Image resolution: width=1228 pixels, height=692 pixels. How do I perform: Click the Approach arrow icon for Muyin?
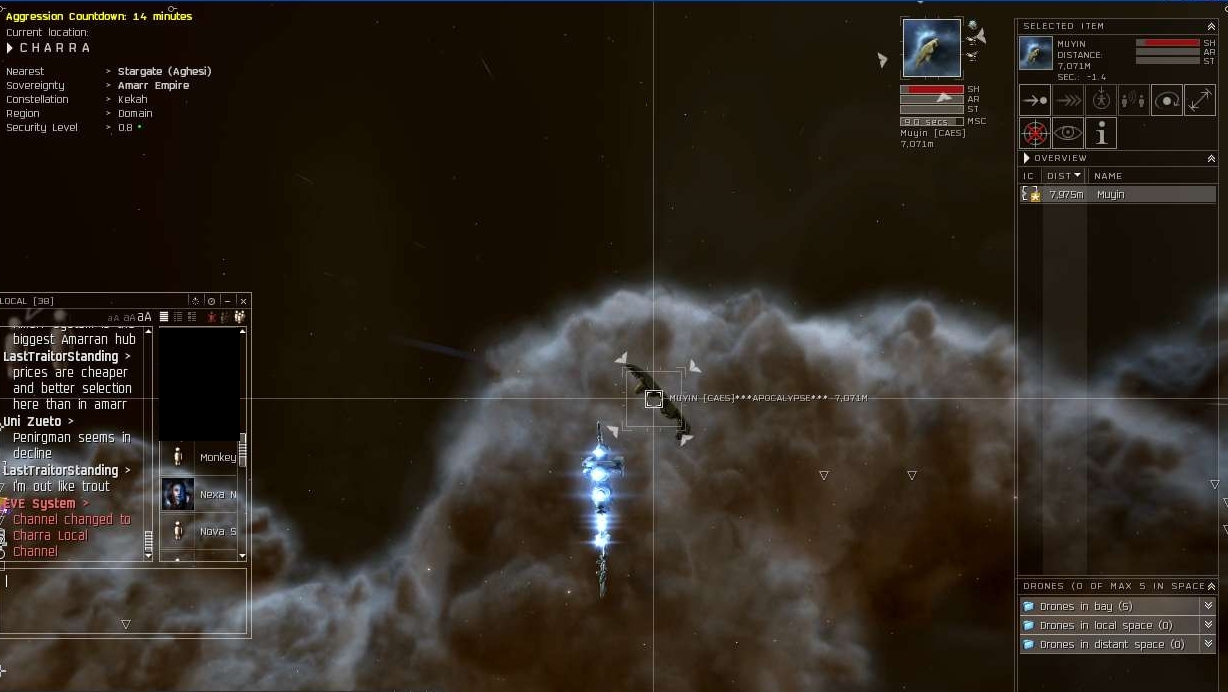(1035, 101)
